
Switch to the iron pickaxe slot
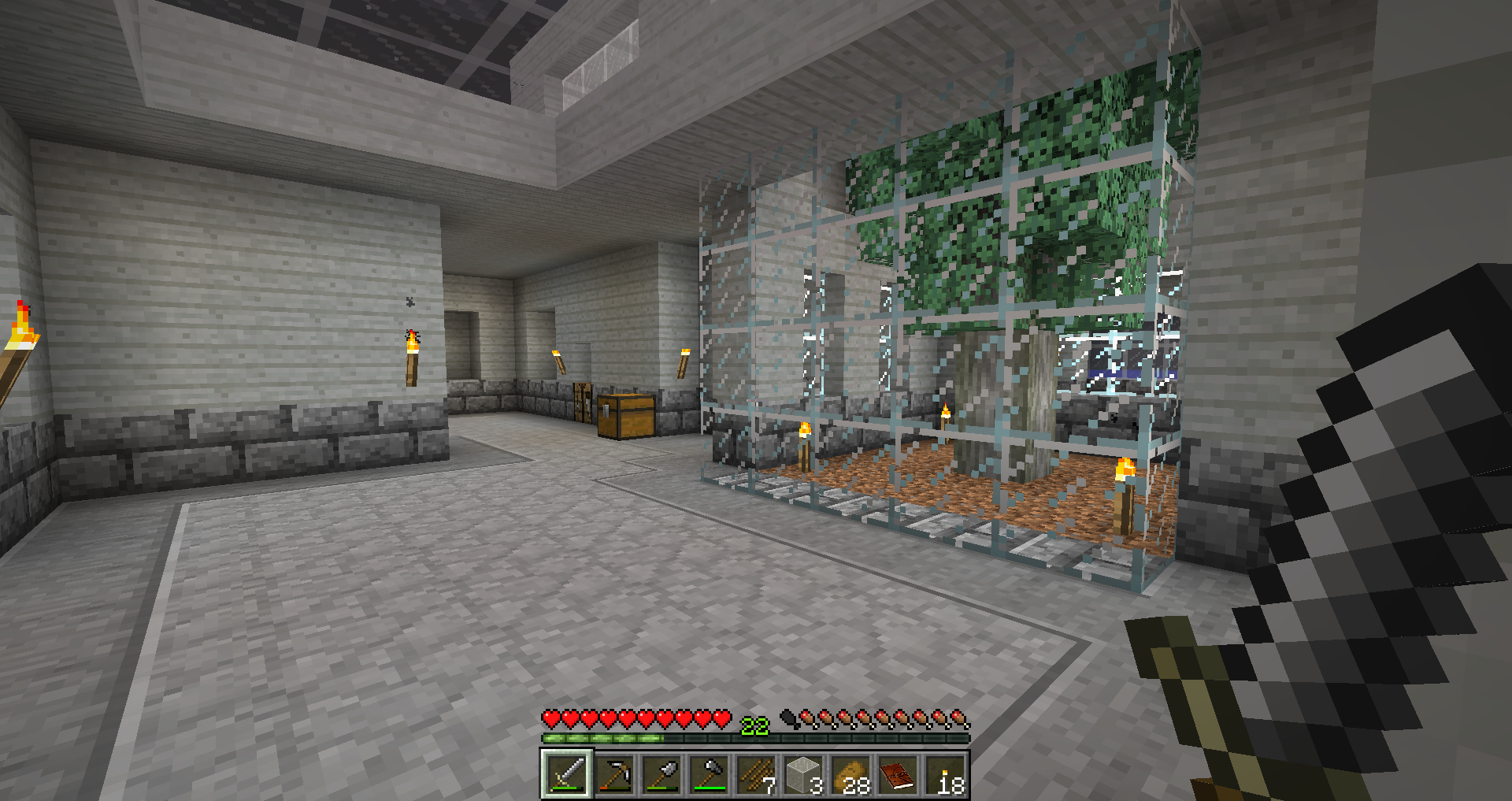pos(613,775)
